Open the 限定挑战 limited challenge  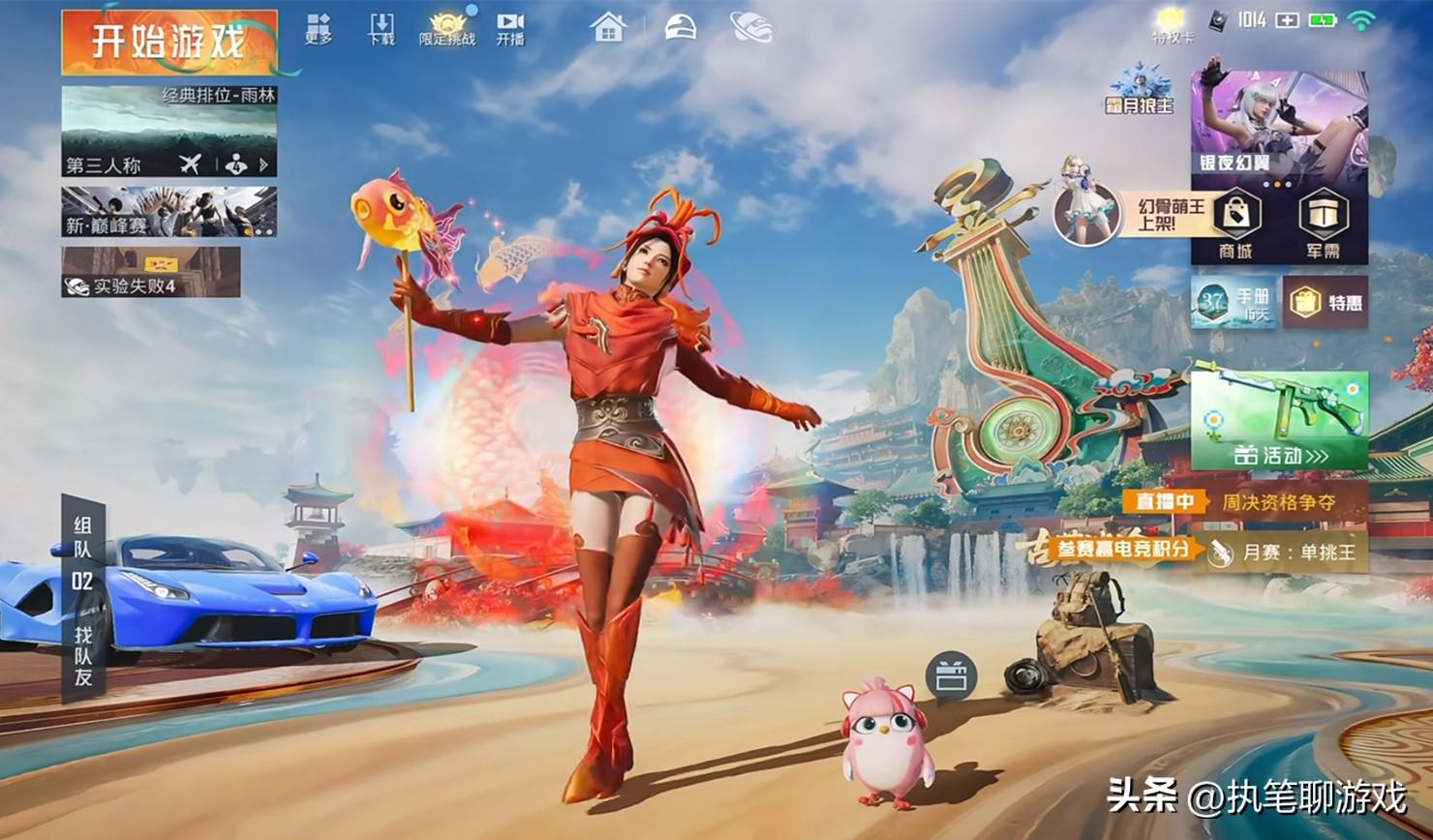(447, 29)
